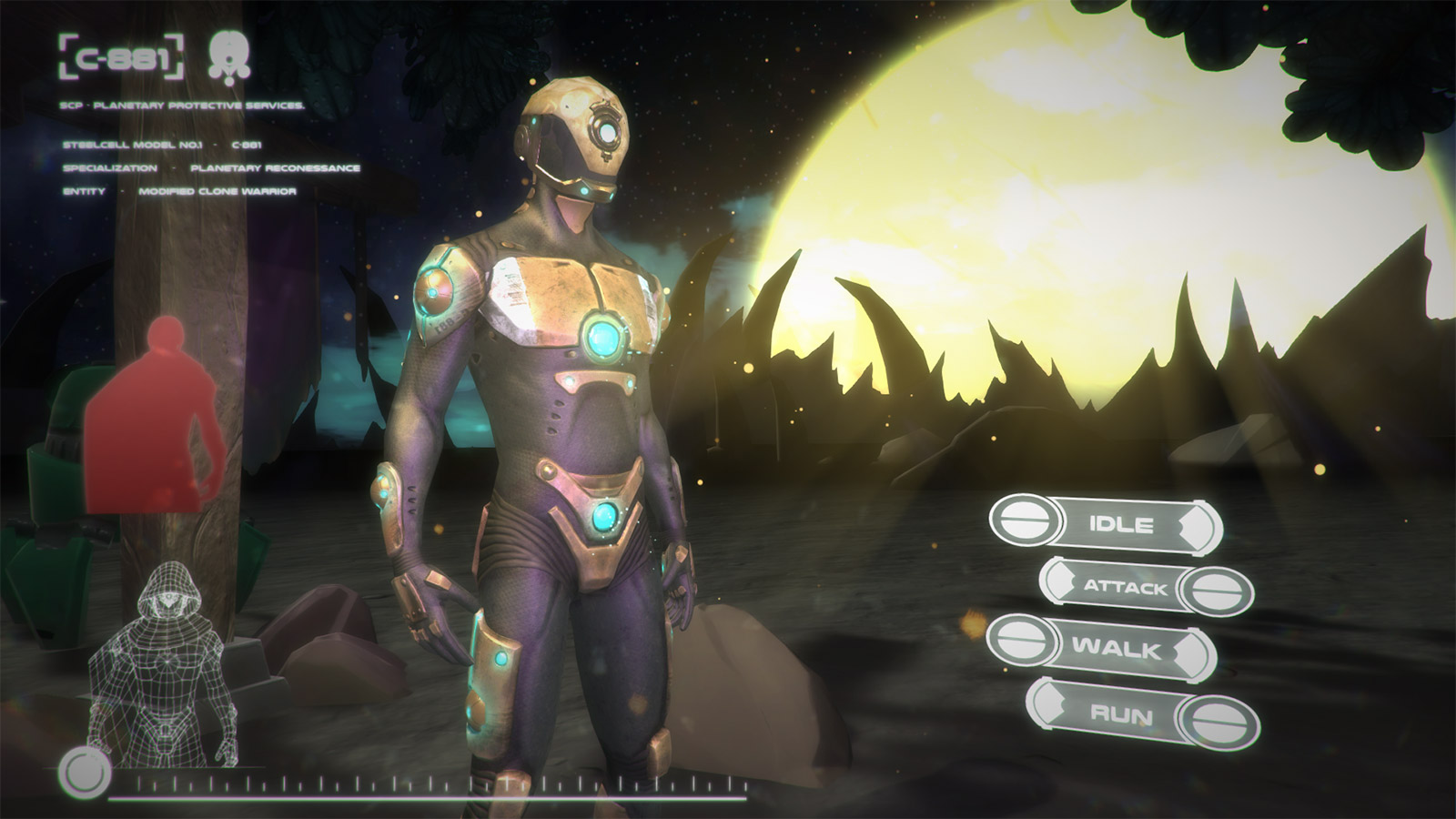Show the wireframe character model view

164,664
